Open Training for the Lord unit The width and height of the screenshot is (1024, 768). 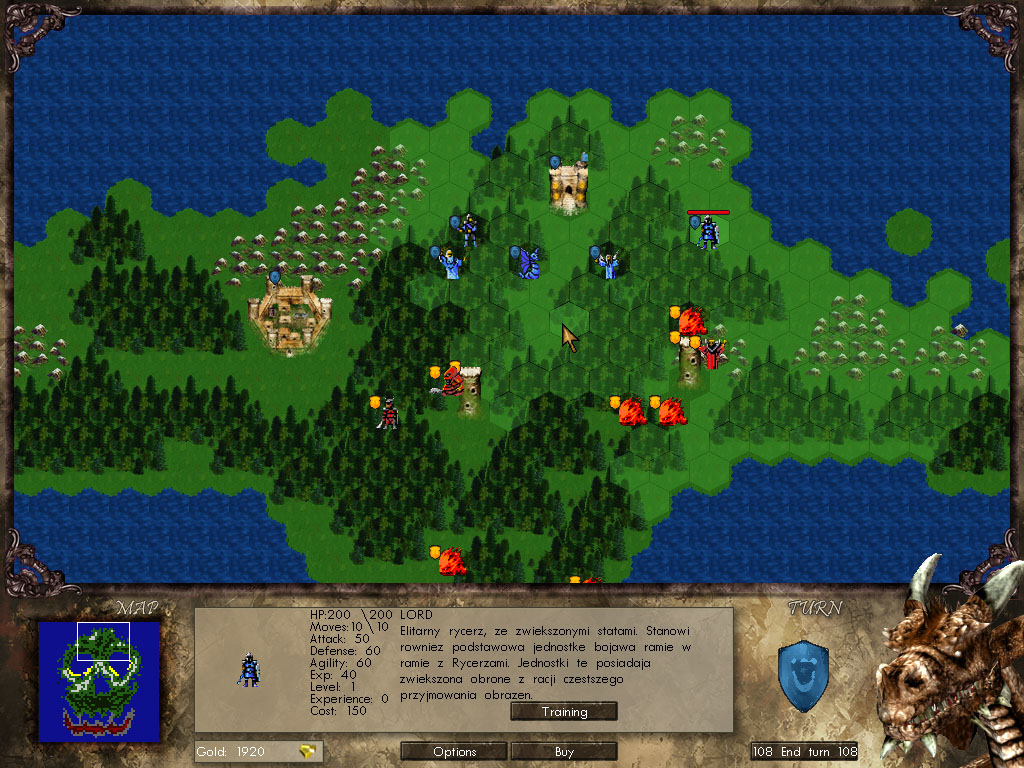(x=564, y=712)
